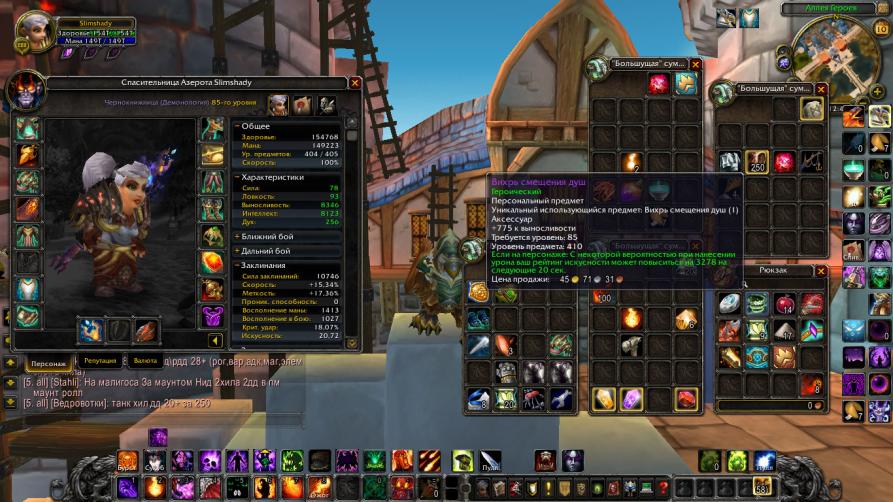893x502 pixels.
Task: Click the Slimshady player portrait
Action: tap(32, 29)
